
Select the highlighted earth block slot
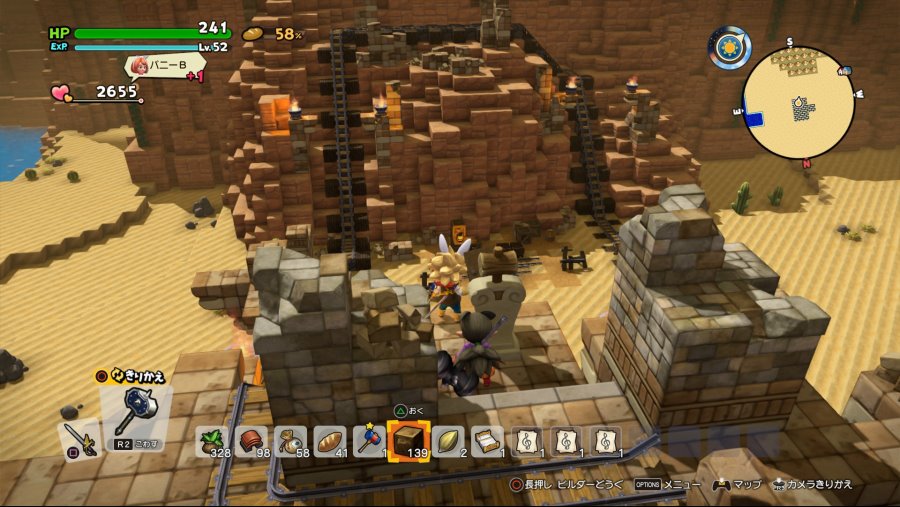408,441
